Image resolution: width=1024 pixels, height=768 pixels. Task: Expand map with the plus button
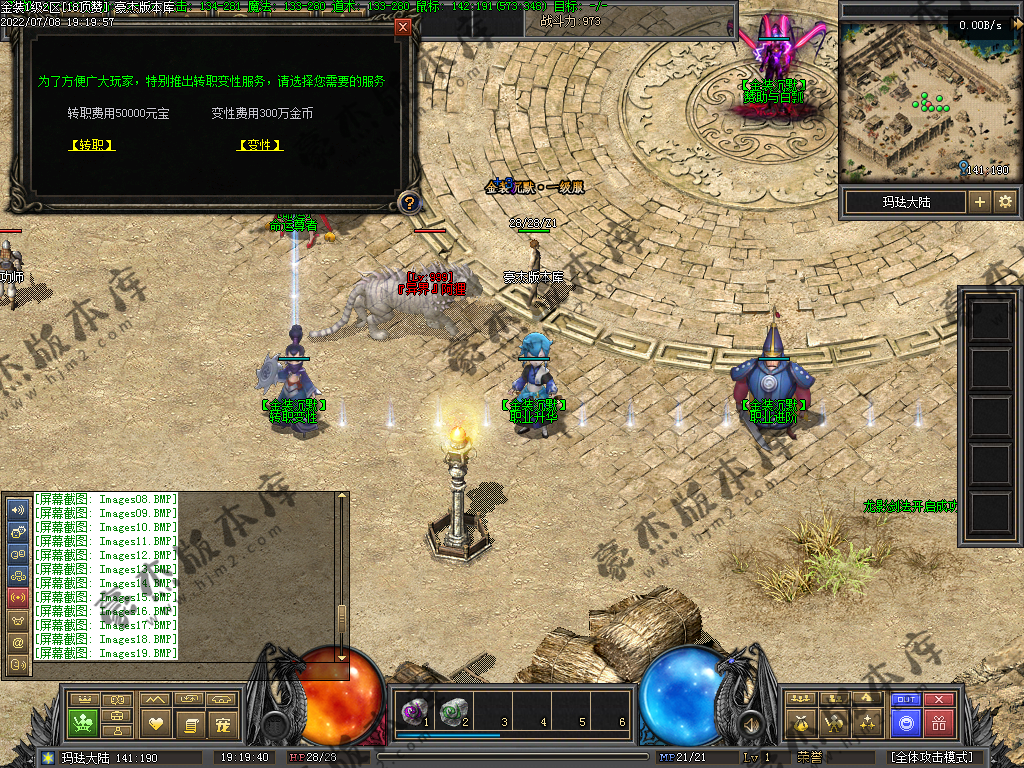pyautogui.click(x=980, y=202)
